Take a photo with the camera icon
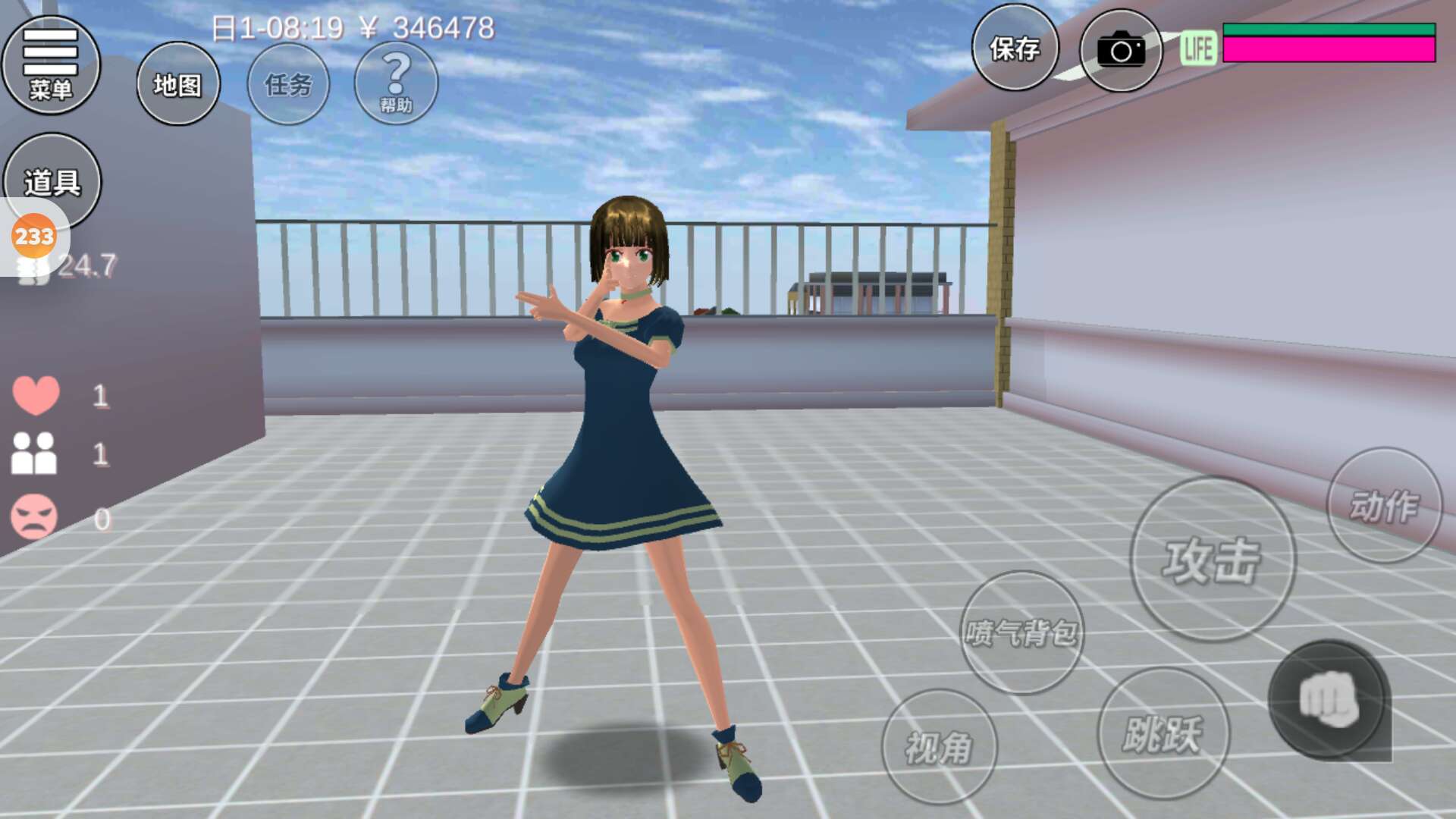1456x819 pixels. click(1120, 51)
